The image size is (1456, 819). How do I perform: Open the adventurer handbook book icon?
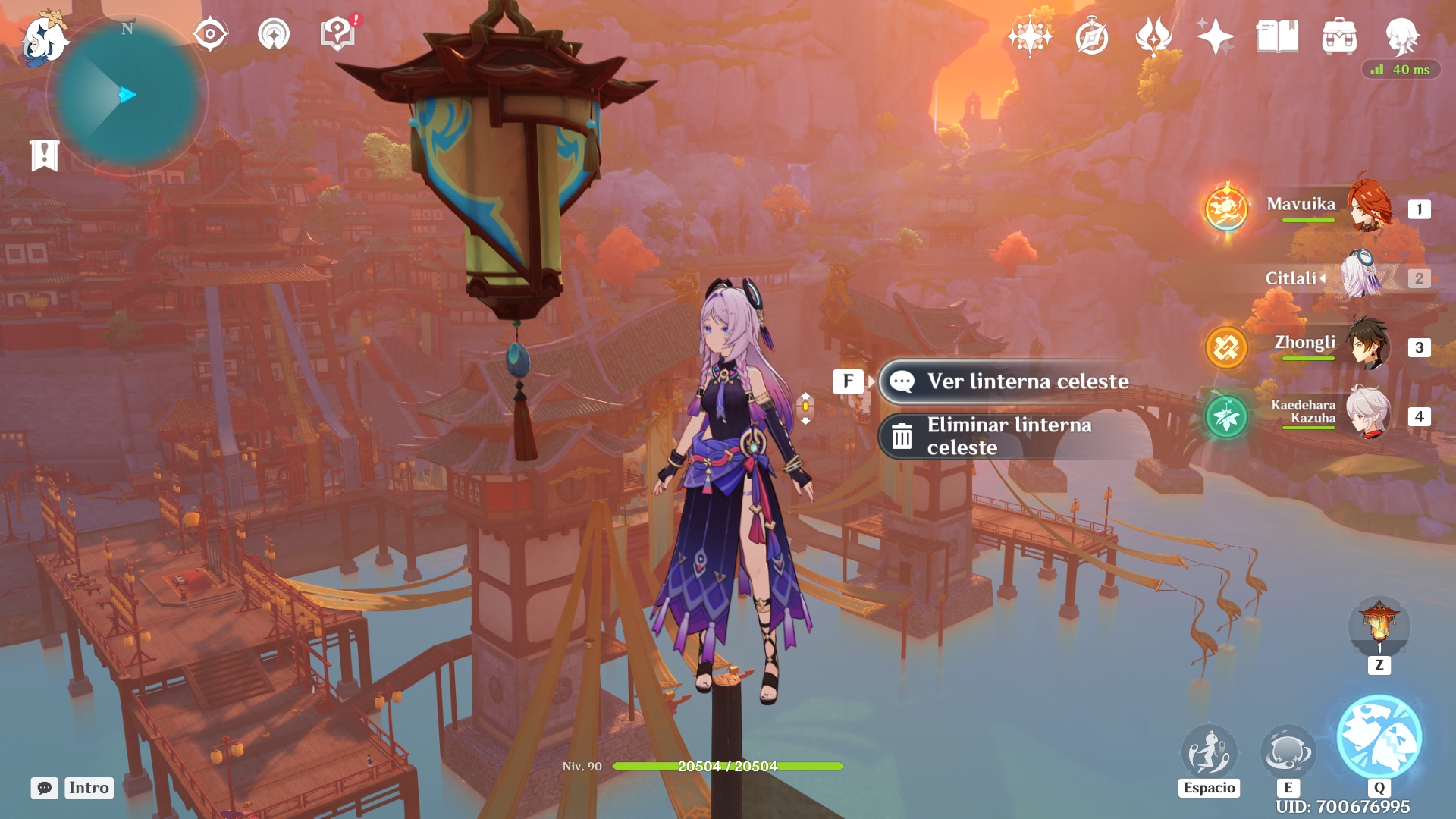tap(1277, 36)
